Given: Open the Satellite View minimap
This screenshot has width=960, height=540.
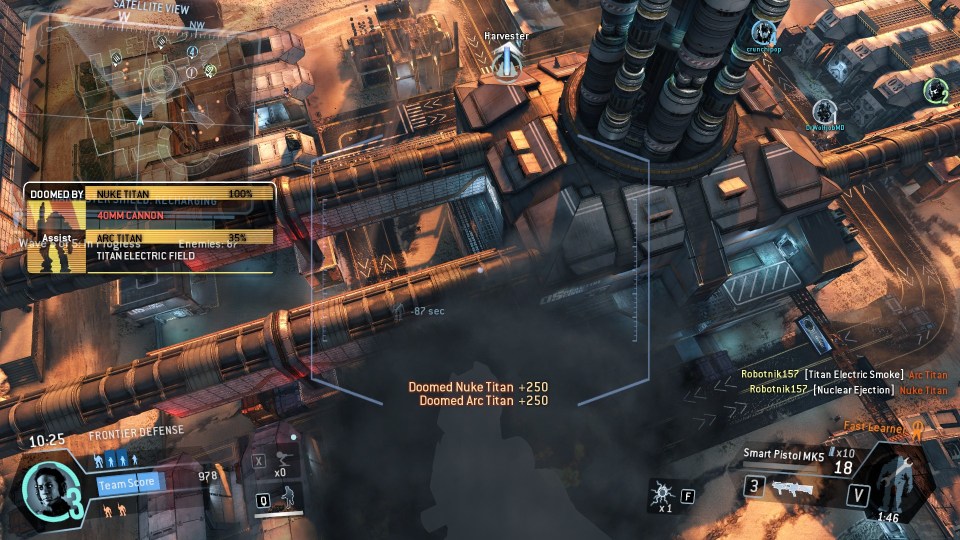Looking at the screenshot, I should pos(150,85).
